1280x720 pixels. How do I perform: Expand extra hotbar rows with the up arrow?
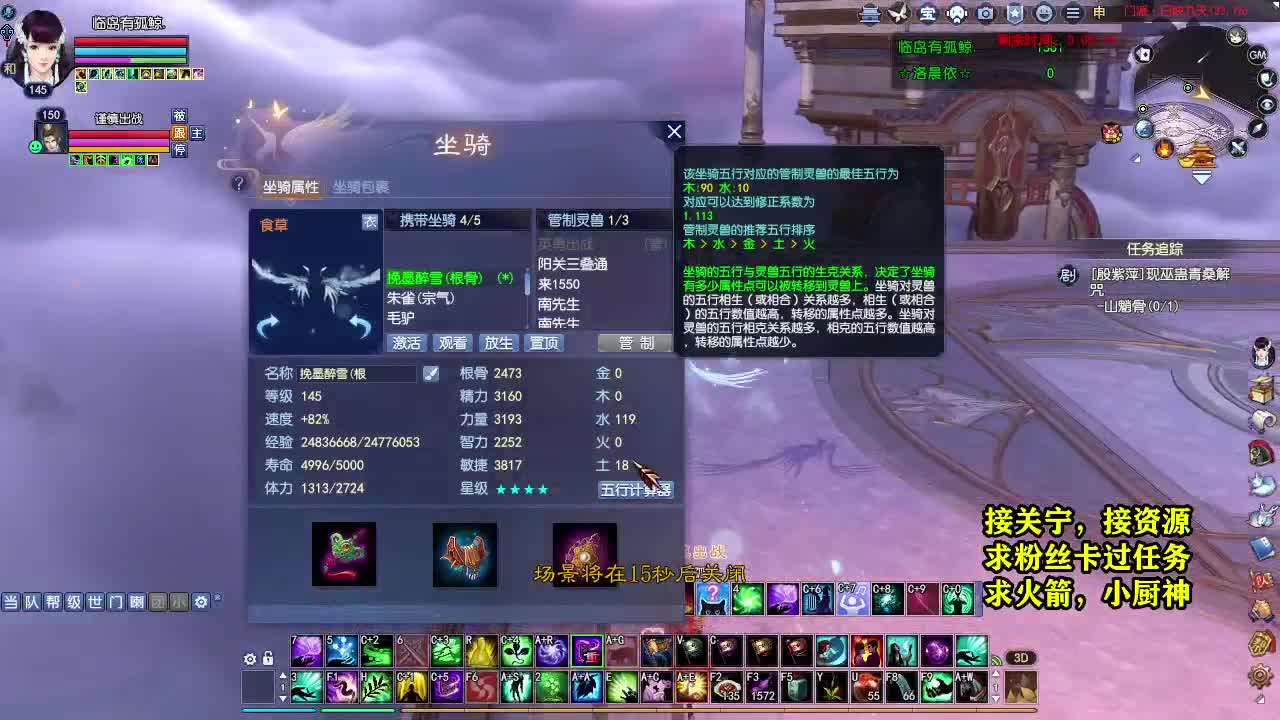(283, 674)
